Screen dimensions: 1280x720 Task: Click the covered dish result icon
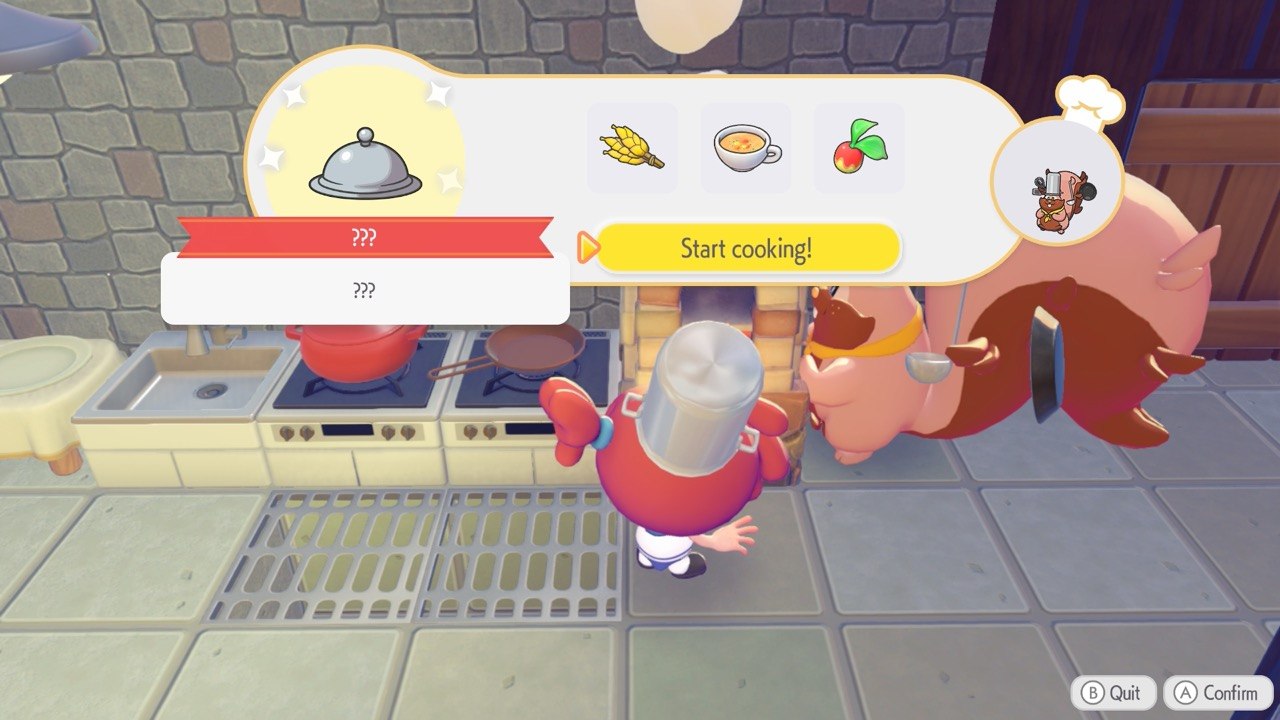pyautogui.click(x=365, y=164)
